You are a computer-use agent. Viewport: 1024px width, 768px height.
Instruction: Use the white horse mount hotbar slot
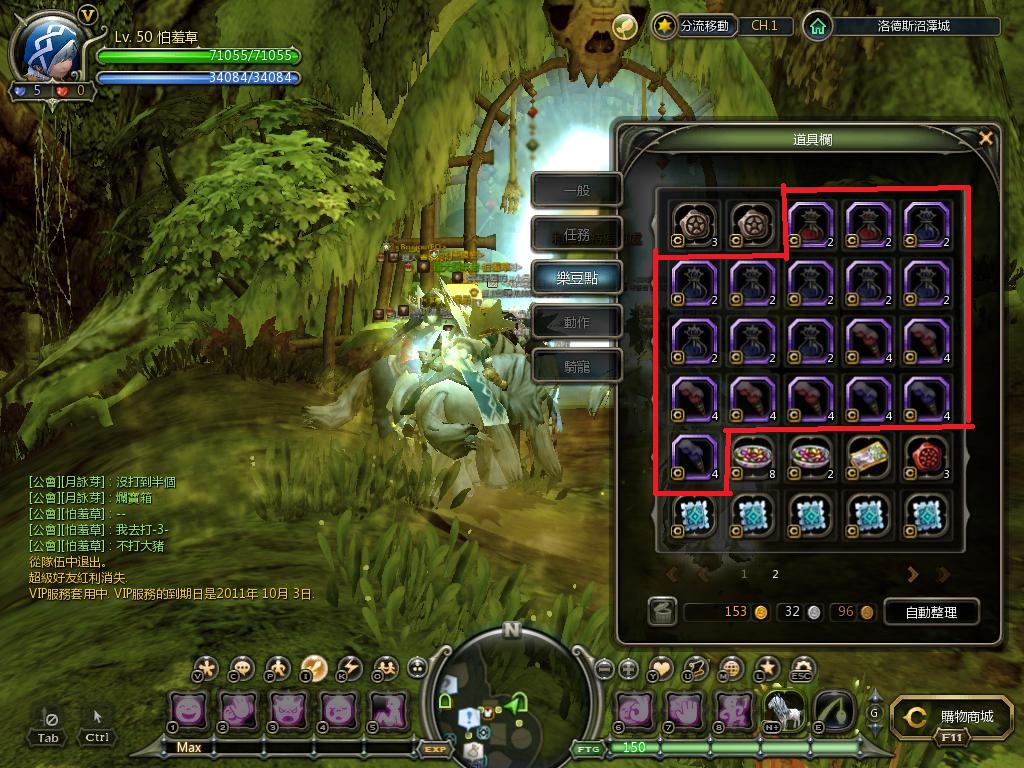click(782, 712)
